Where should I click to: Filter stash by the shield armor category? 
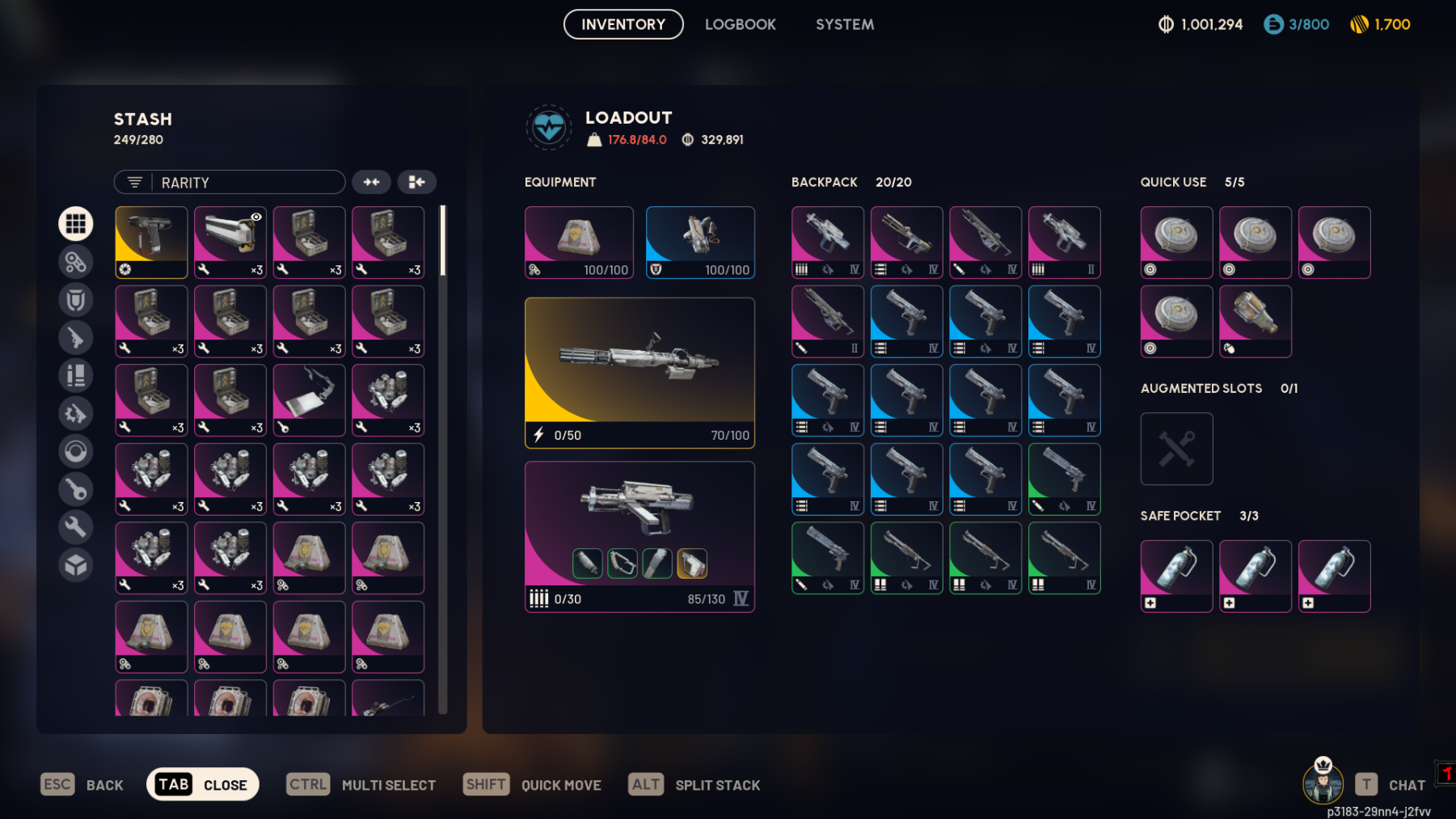coord(76,300)
